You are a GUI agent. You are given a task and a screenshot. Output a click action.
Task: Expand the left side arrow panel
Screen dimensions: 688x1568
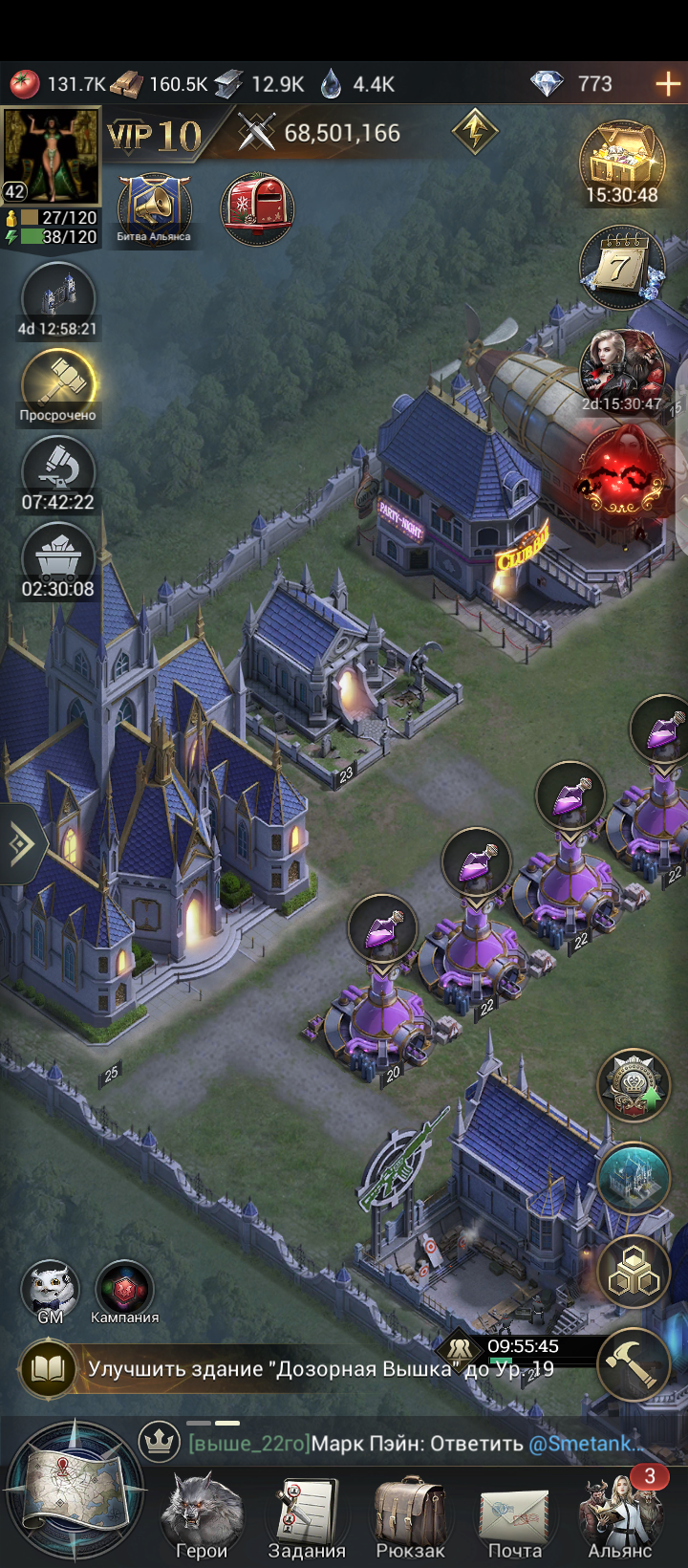pyautogui.click(x=19, y=844)
